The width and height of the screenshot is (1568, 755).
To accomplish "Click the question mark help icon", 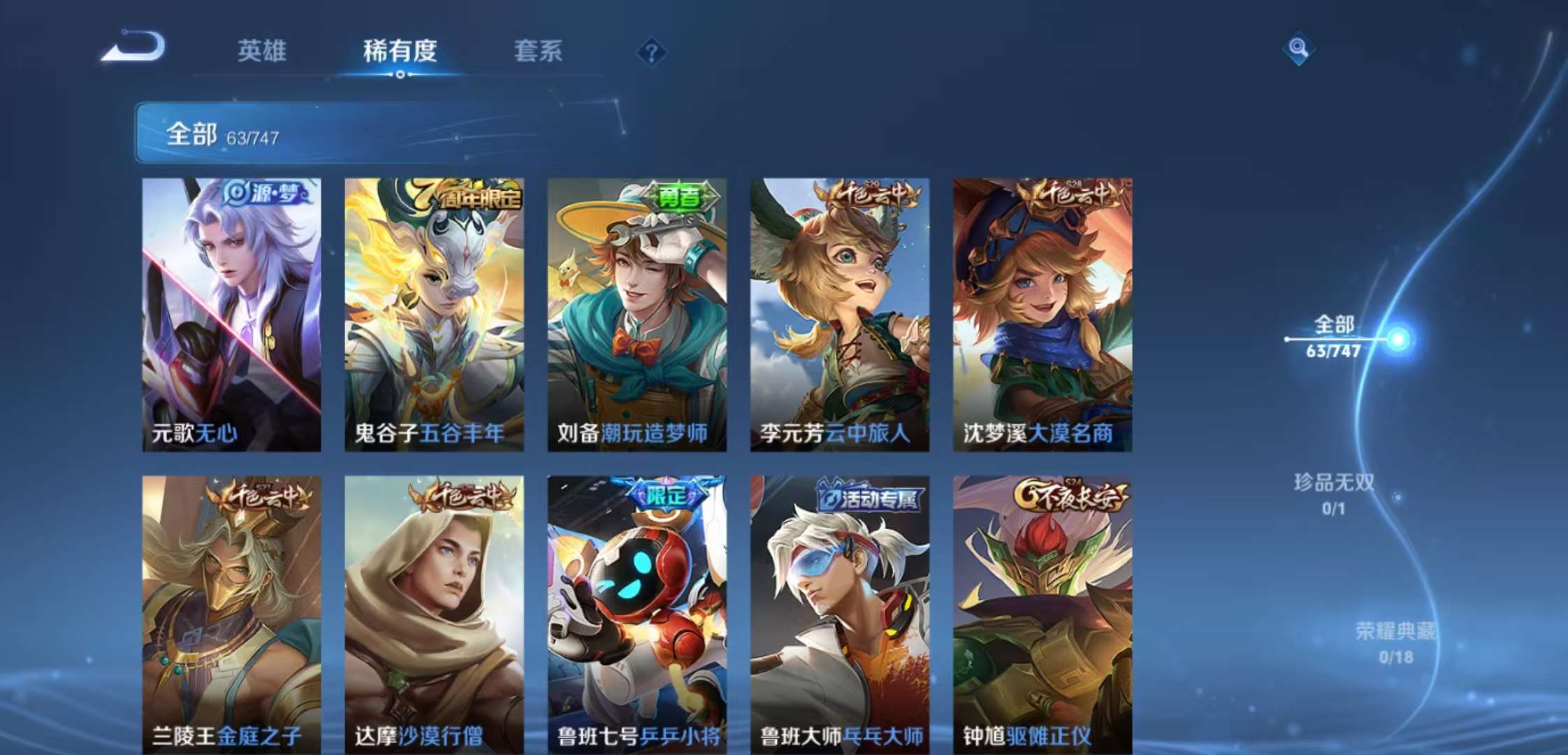I will [652, 50].
